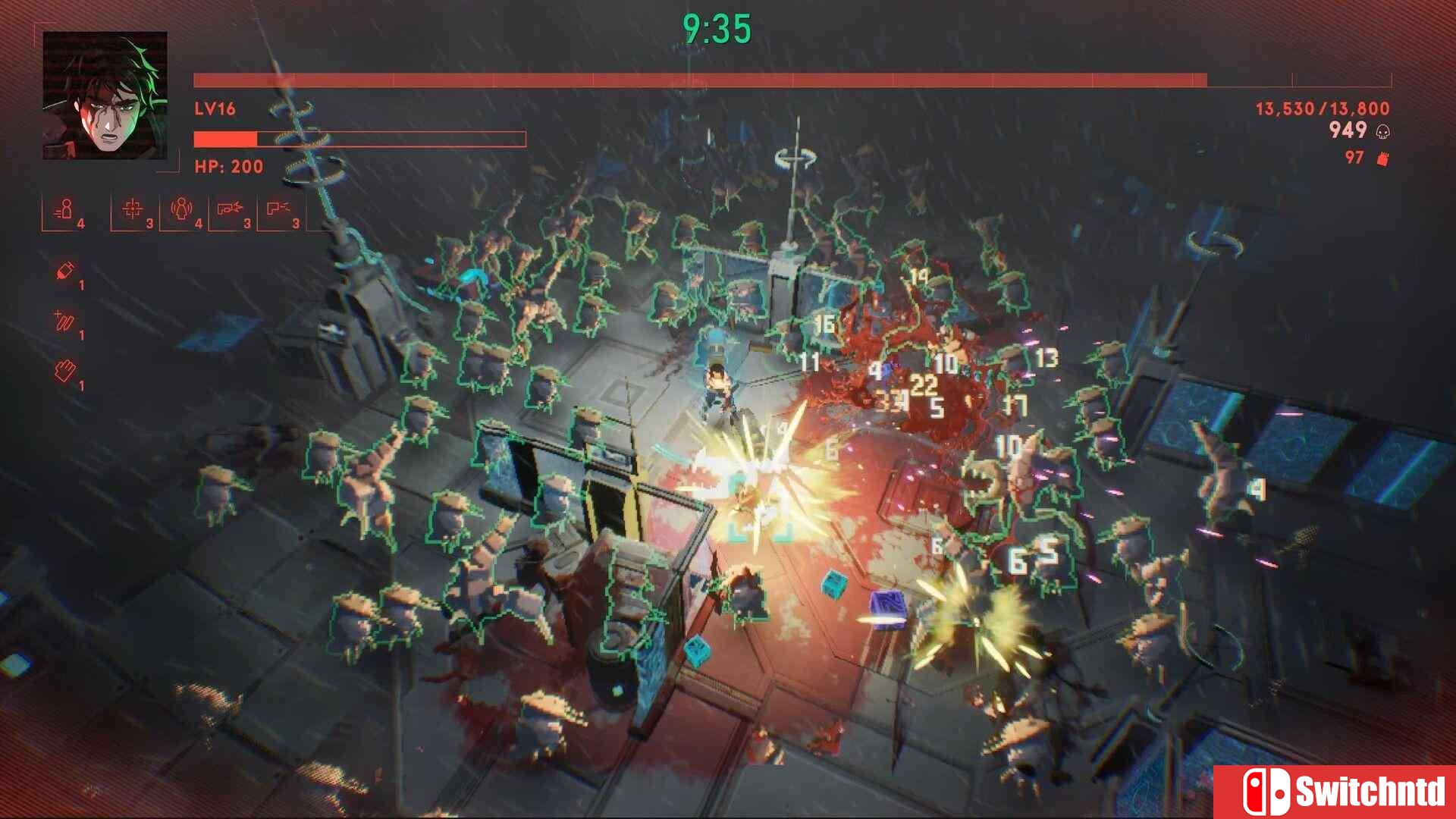1456x819 pixels.
Task: Click the red chip currency icon
Action: click(x=1382, y=158)
